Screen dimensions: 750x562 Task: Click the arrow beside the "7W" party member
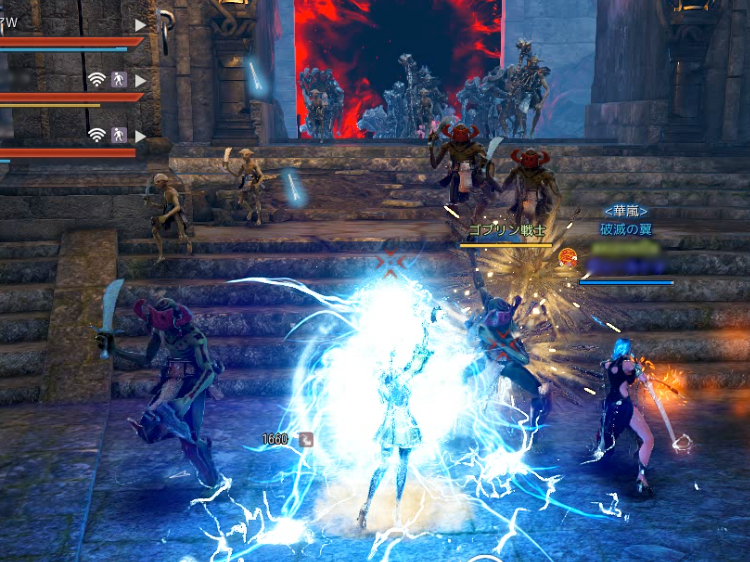pos(140,24)
